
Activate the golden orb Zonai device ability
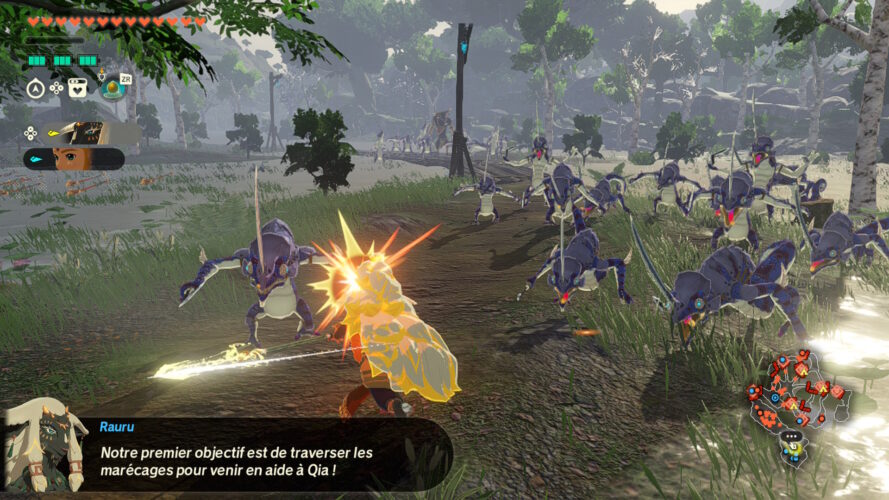point(113,89)
